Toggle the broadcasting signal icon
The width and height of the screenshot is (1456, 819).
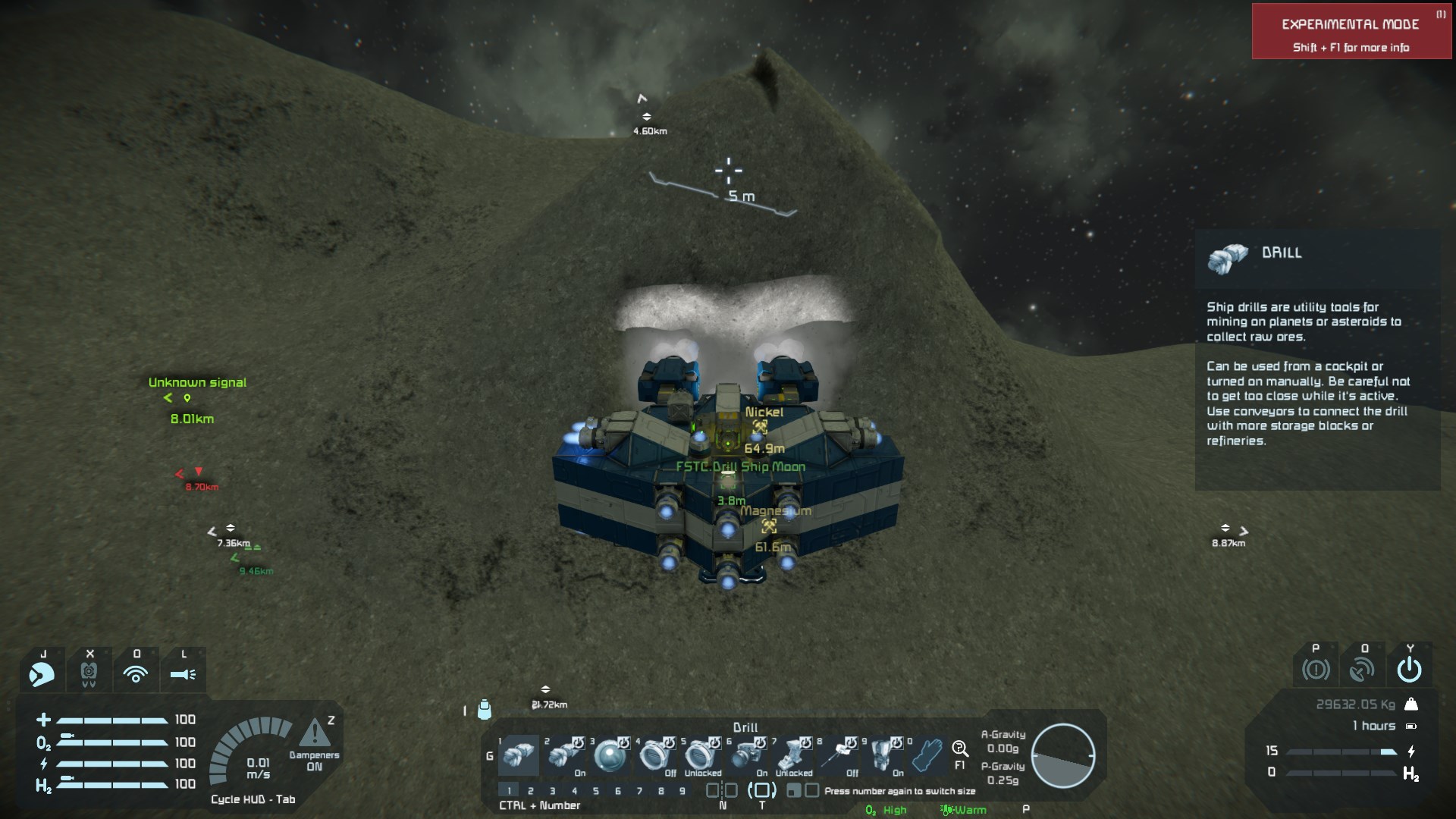click(x=136, y=673)
